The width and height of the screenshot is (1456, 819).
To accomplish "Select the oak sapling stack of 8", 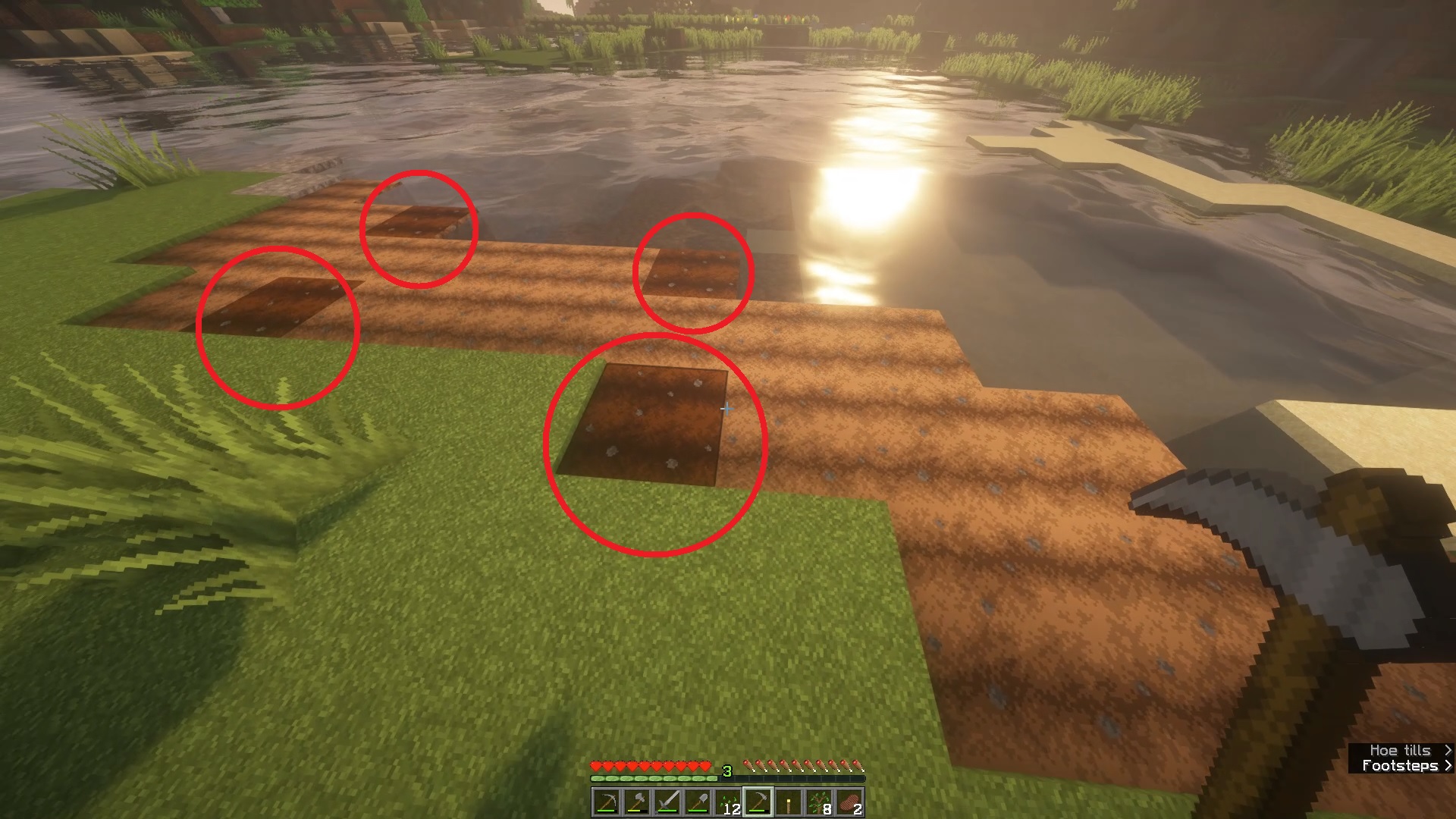I will click(819, 800).
